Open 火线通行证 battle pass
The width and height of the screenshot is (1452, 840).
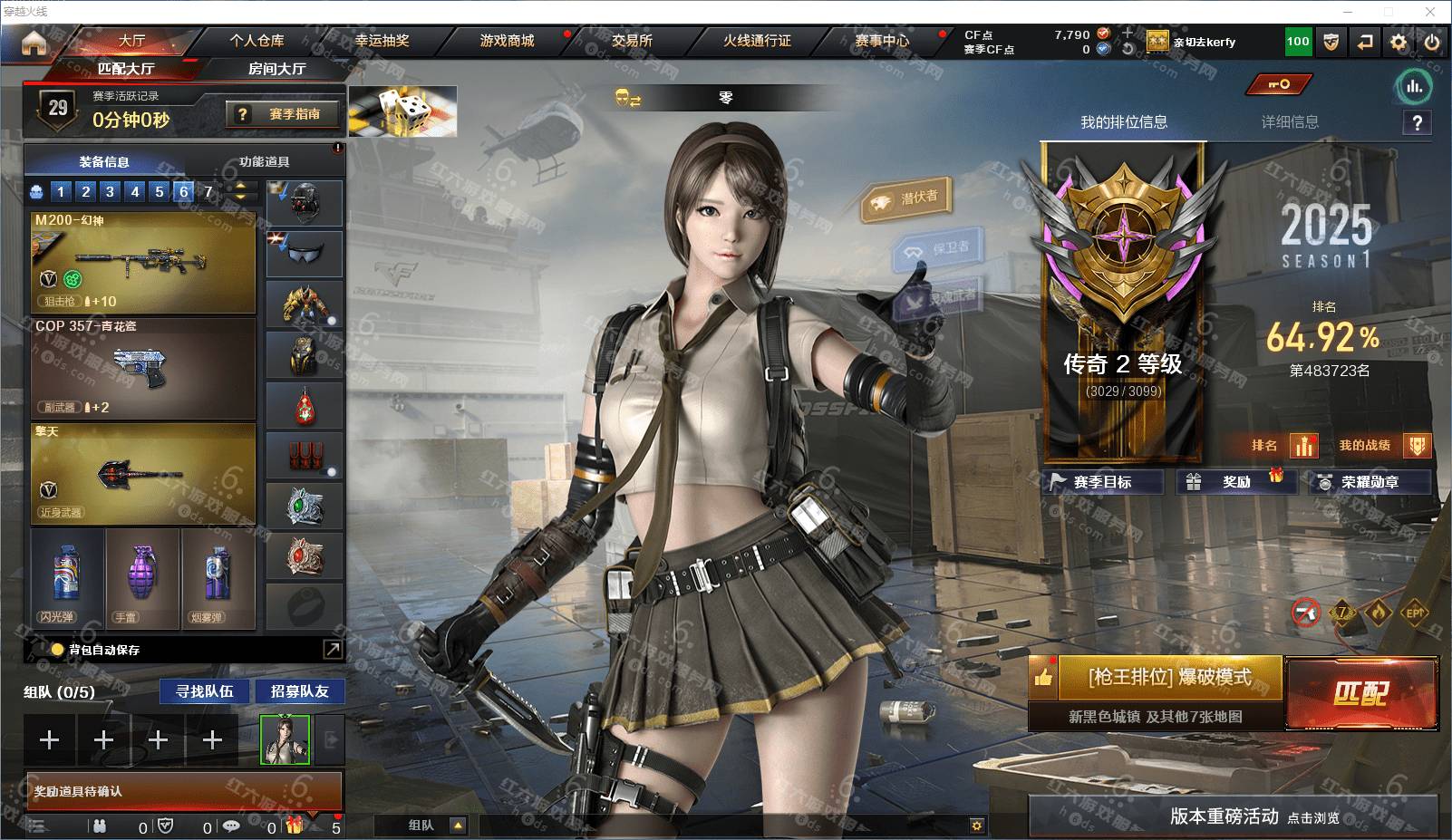pos(757,41)
